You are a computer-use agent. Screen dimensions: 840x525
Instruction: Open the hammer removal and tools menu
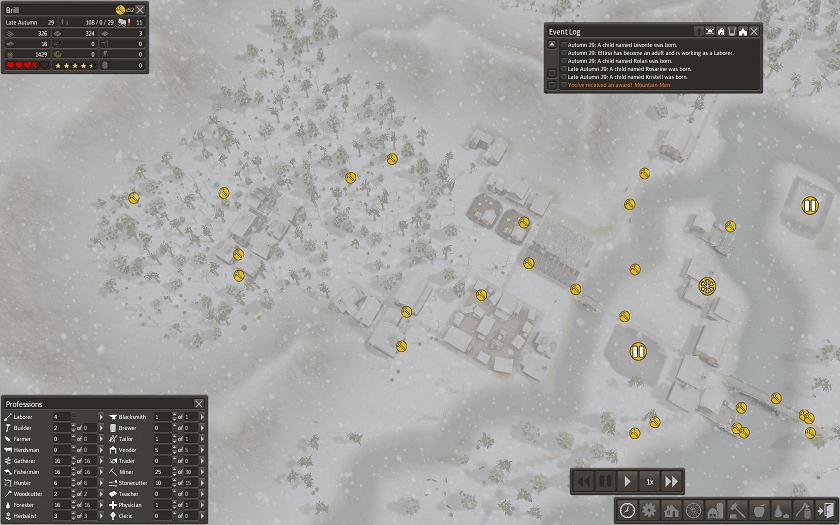(x=737, y=510)
